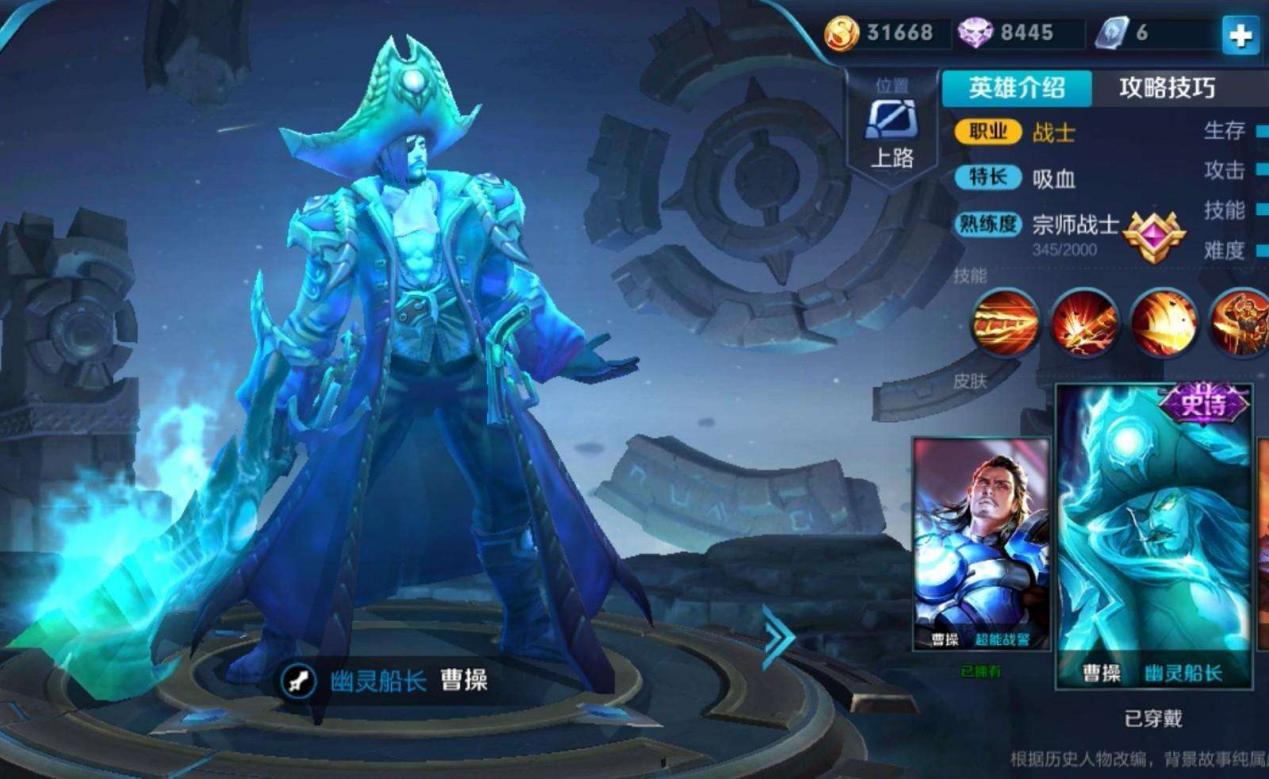This screenshot has height=779, width=1269.
Task: Click the 幽灵船长 曹操 name label icon
Action: [298, 681]
